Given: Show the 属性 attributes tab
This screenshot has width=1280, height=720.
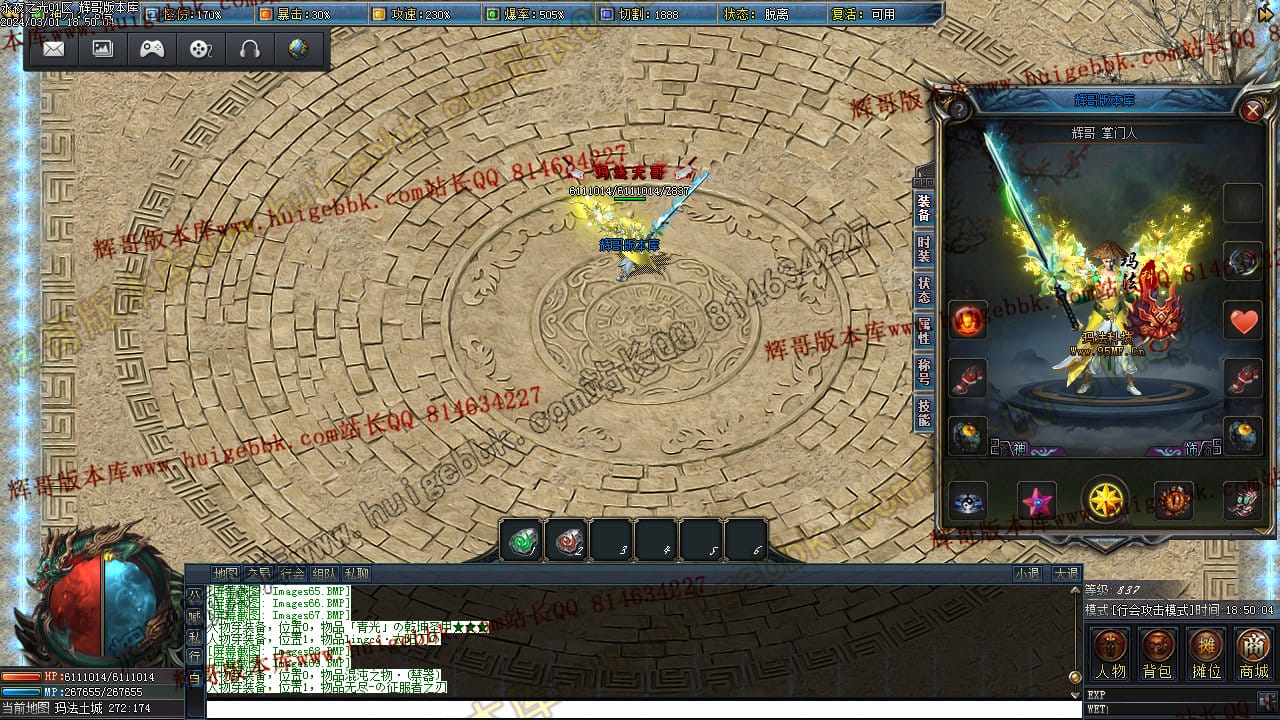Looking at the screenshot, I should 924,332.
